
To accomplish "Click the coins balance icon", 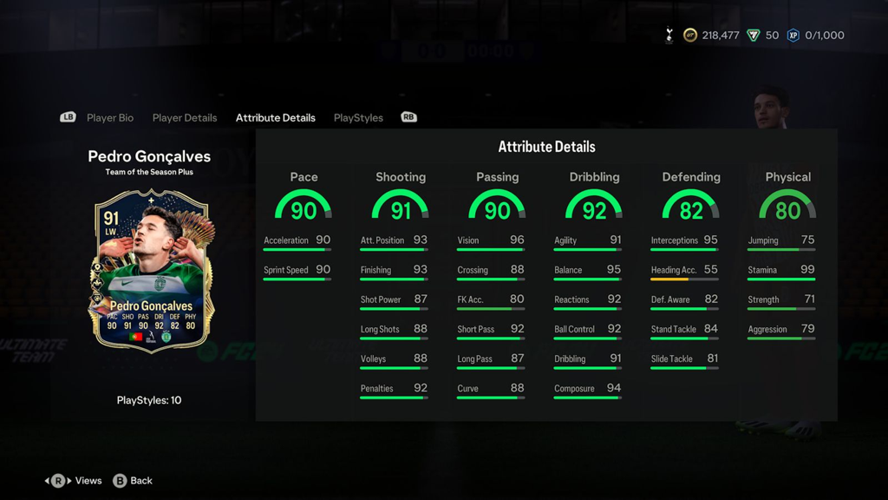I will coord(690,35).
